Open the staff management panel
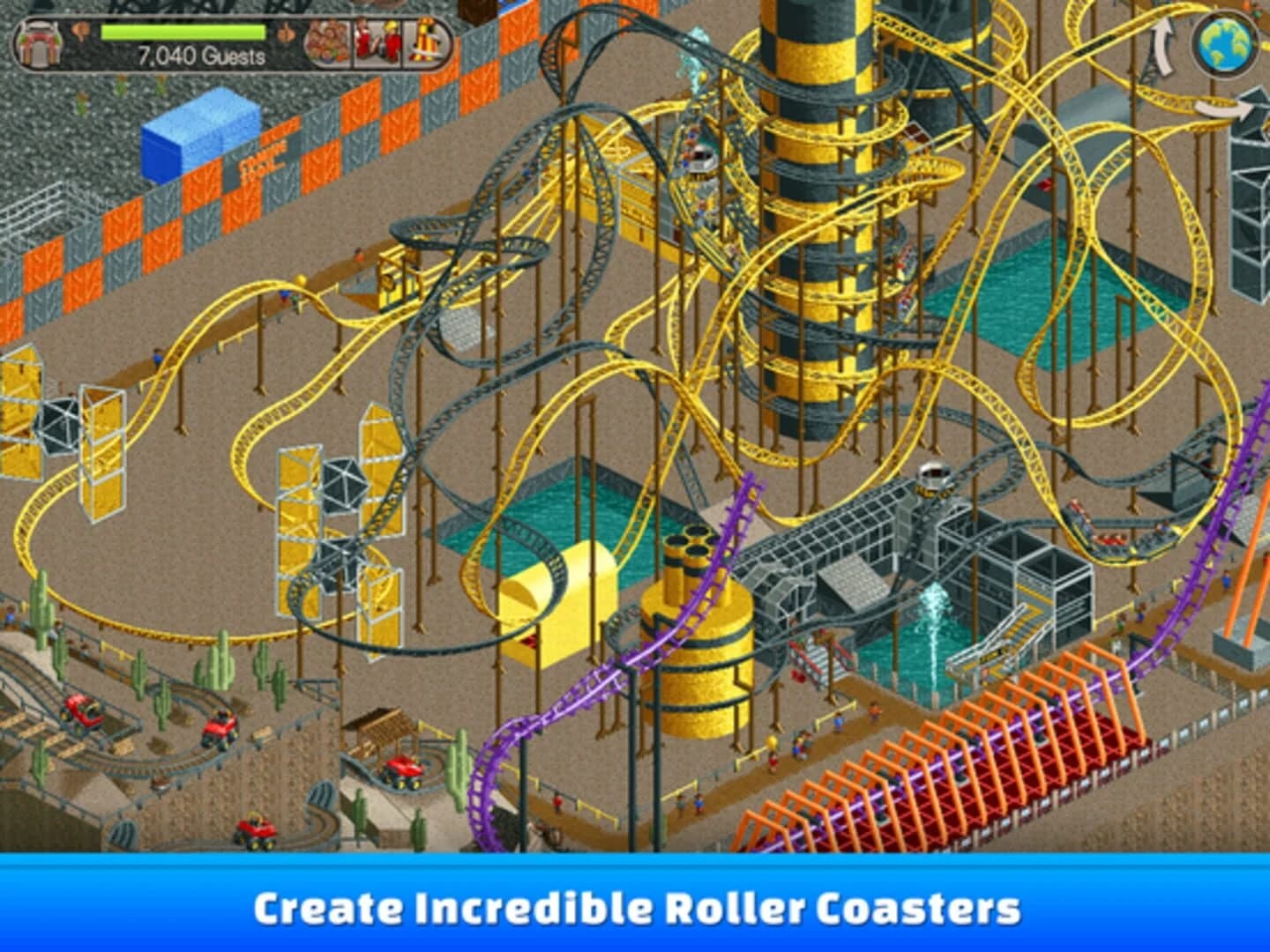 [377, 40]
